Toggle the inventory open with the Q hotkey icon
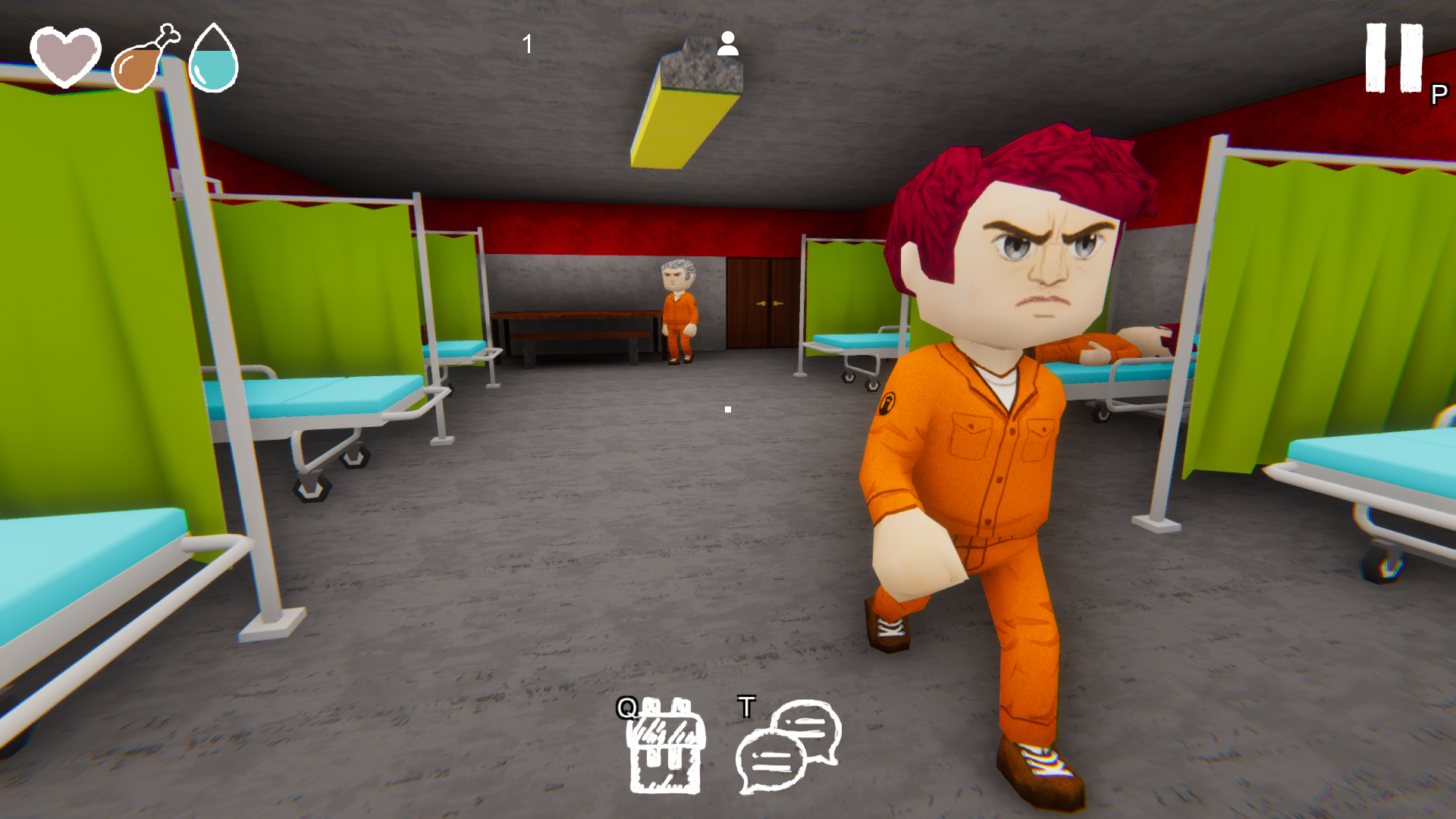1456x819 pixels. (626, 709)
